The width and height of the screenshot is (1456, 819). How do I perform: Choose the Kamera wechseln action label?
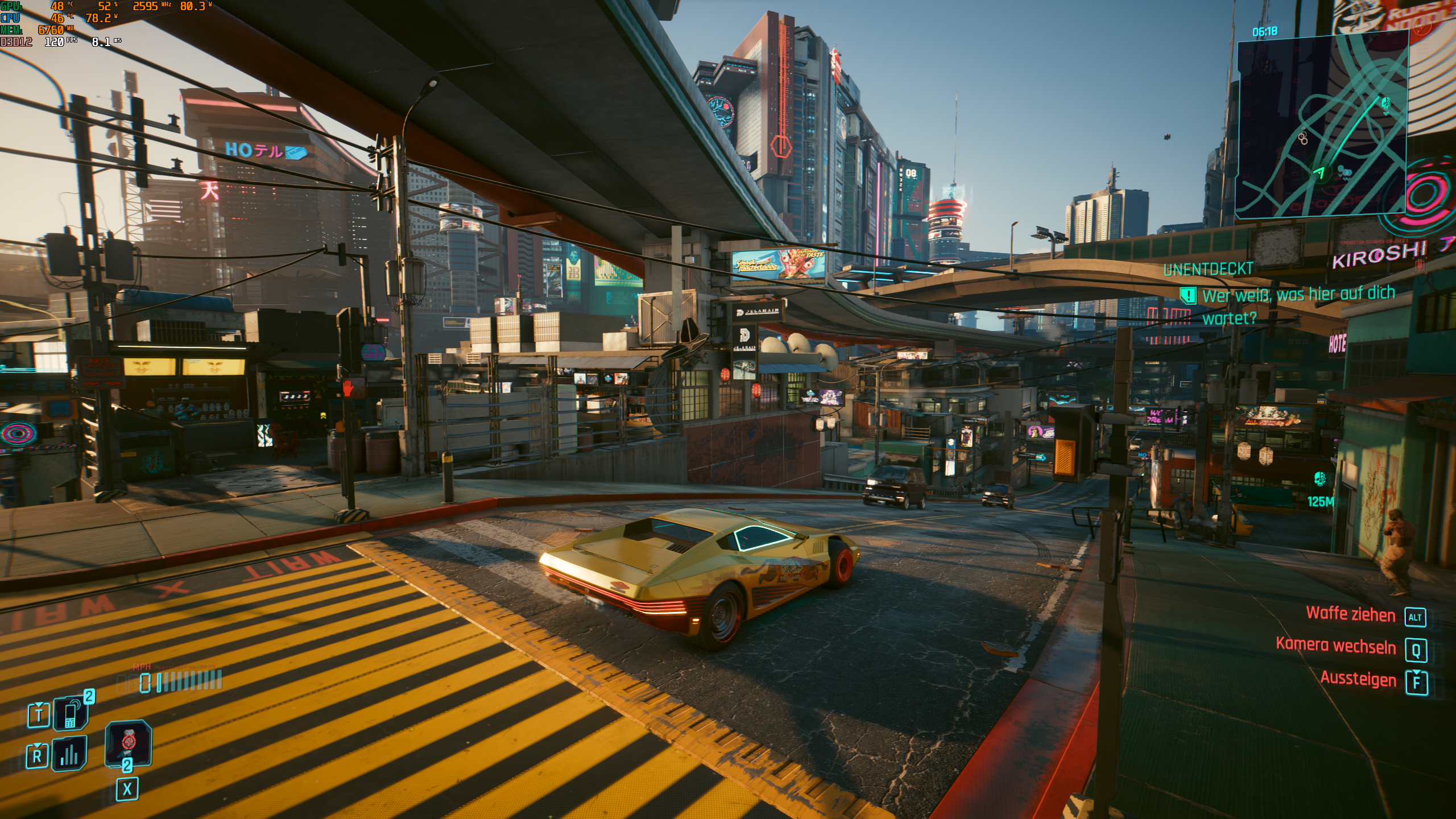[1335, 646]
